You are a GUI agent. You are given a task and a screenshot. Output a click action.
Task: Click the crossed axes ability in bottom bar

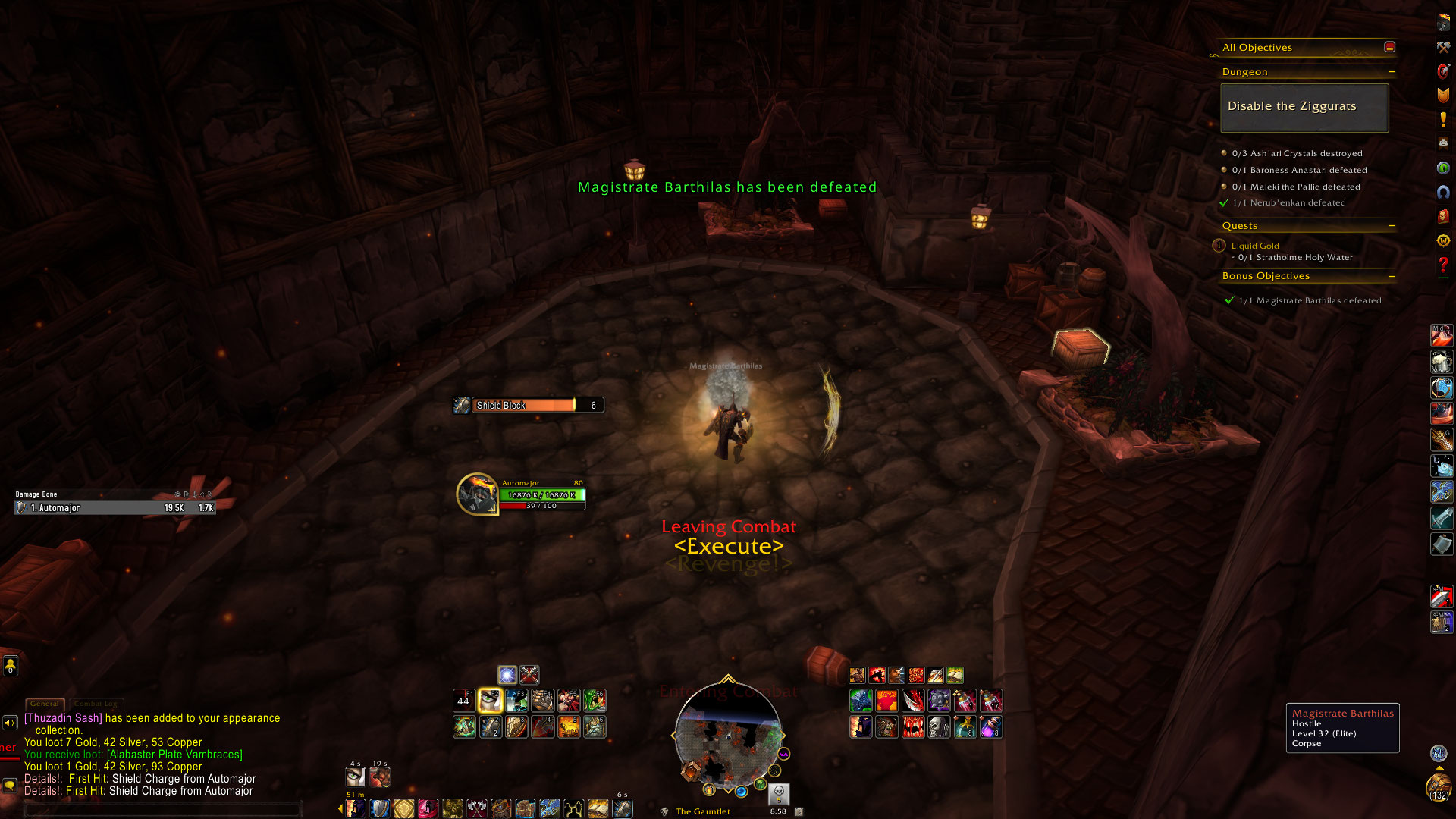point(477,808)
